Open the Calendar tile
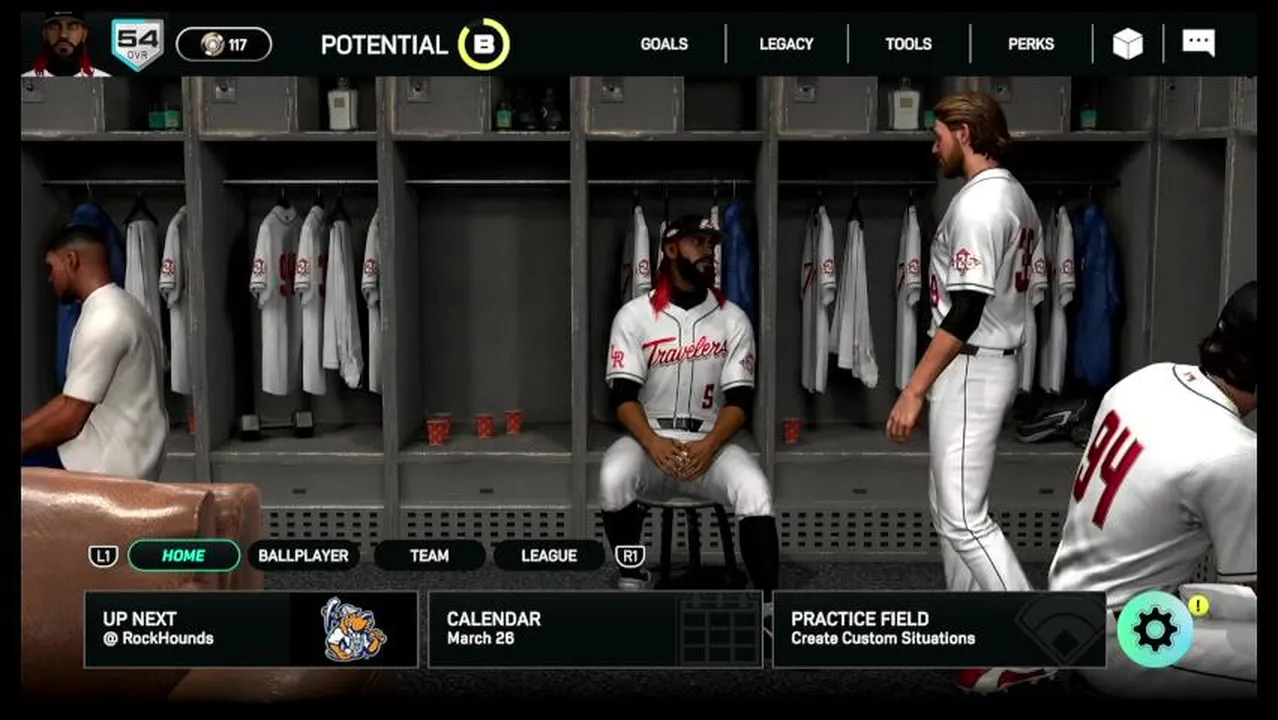 pyautogui.click(x=595, y=629)
